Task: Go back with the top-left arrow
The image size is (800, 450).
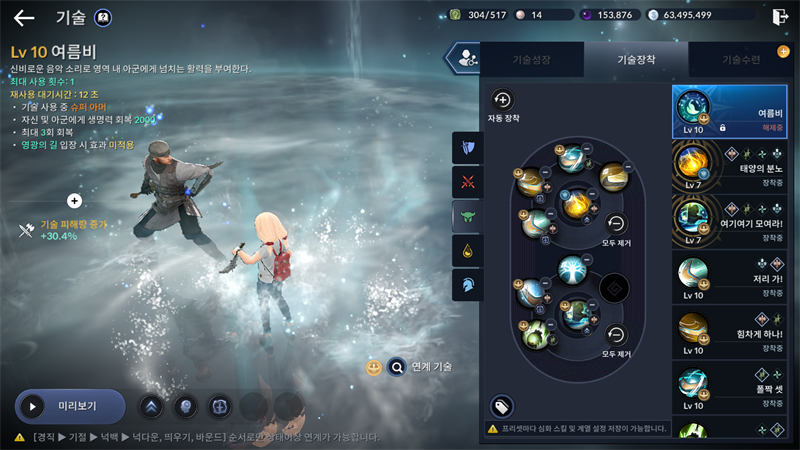Action: point(24,17)
